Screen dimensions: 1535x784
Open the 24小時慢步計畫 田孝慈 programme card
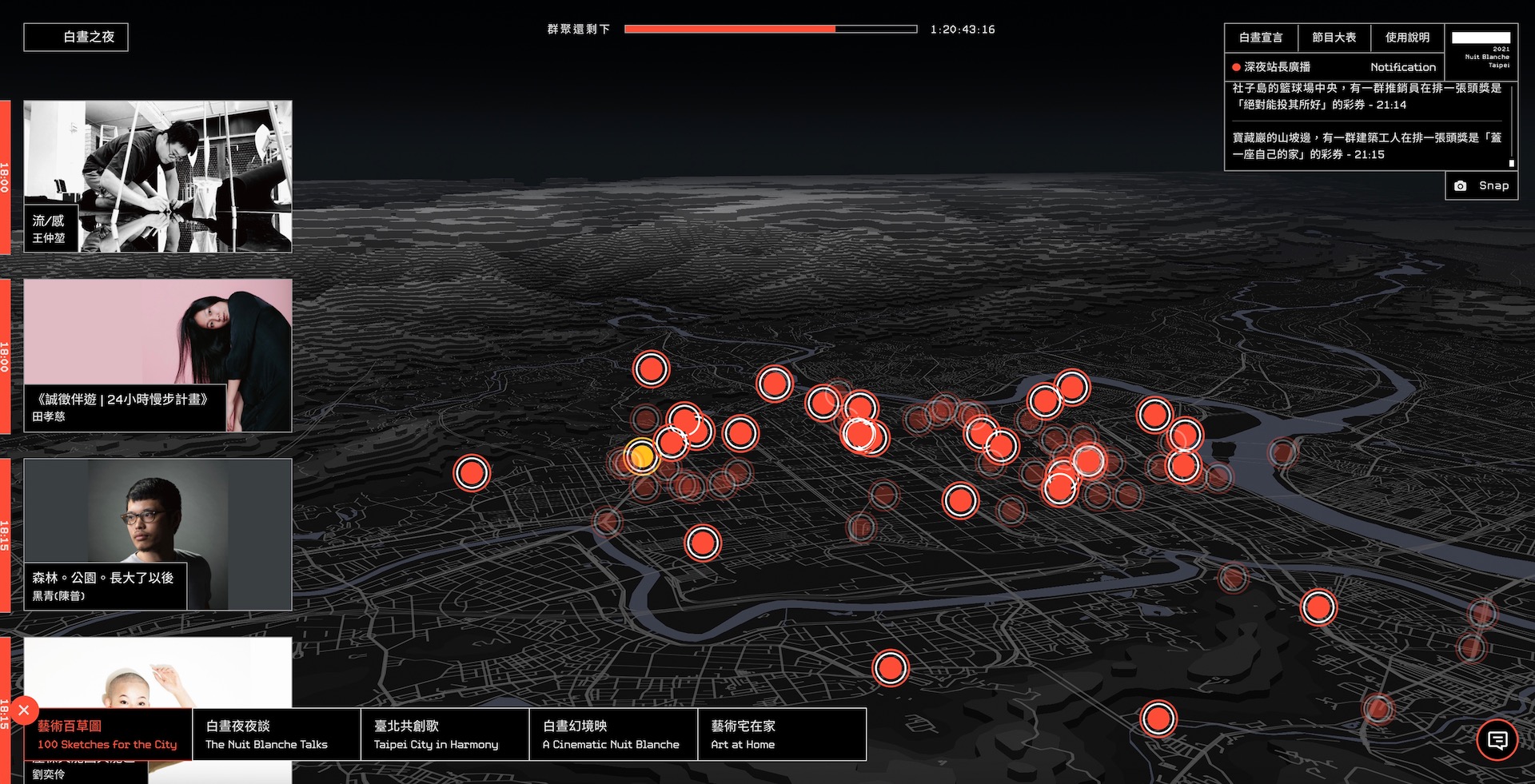pos(157,355)
